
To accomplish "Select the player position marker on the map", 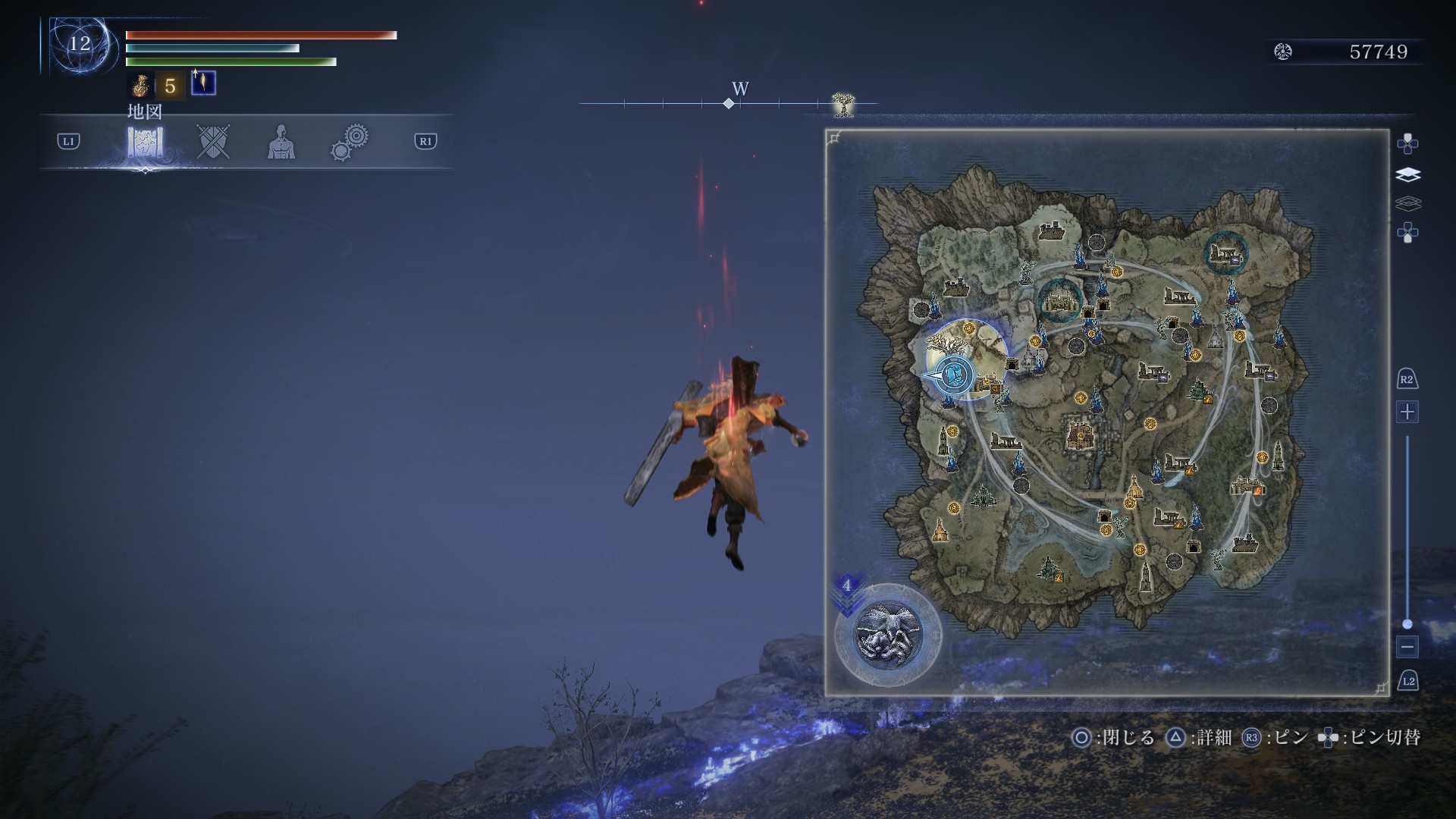I will coord(953,374).
